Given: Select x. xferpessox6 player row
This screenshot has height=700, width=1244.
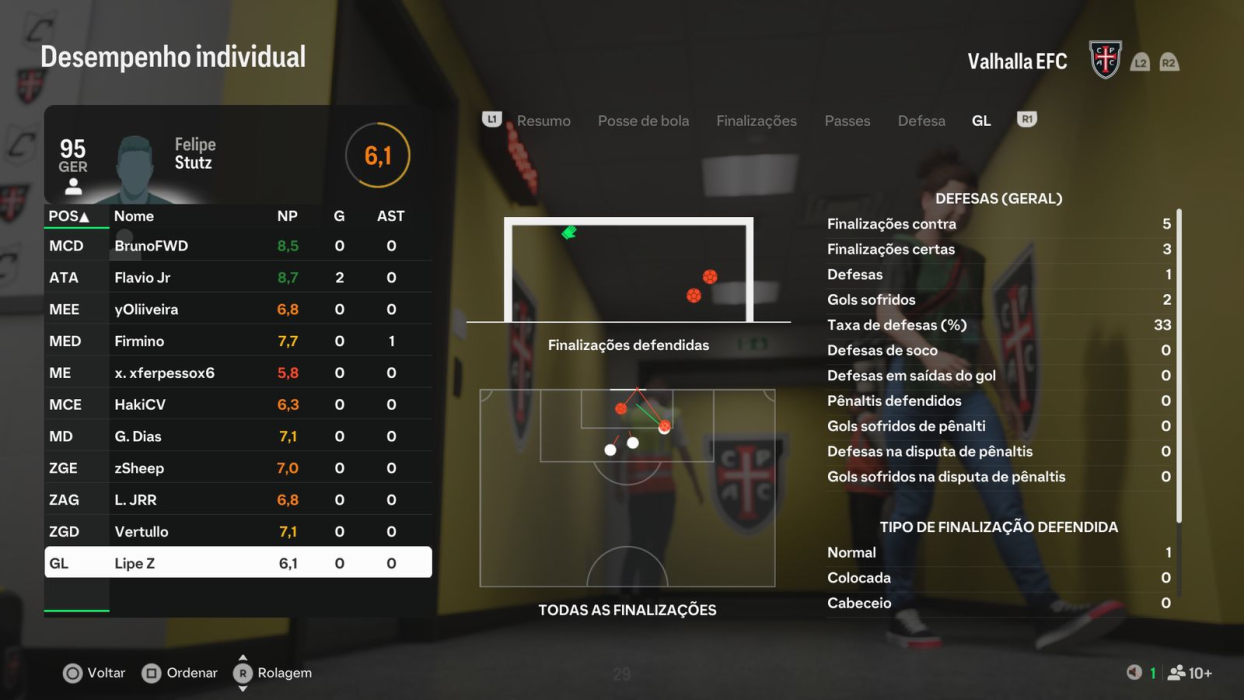Looking at the screenshot, I should coord(238,373).
